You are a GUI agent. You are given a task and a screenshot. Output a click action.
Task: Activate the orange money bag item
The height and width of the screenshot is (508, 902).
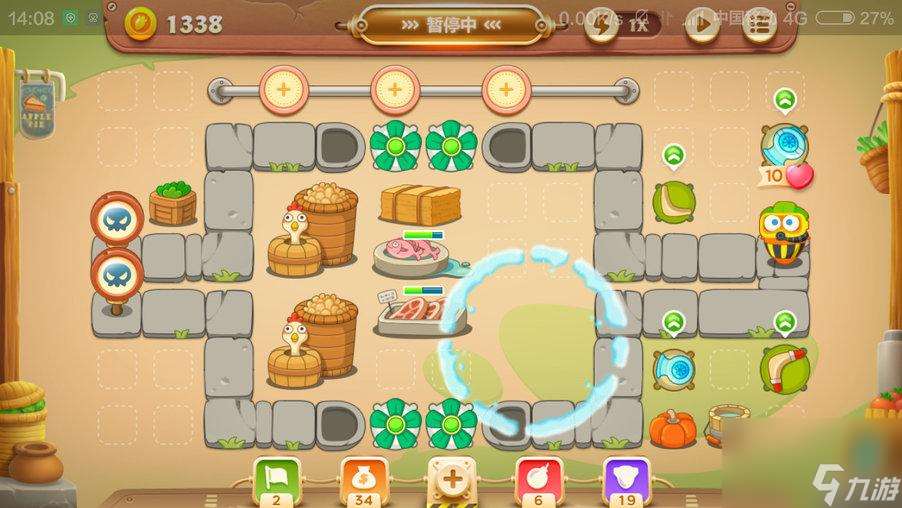(x=362, y=478)
